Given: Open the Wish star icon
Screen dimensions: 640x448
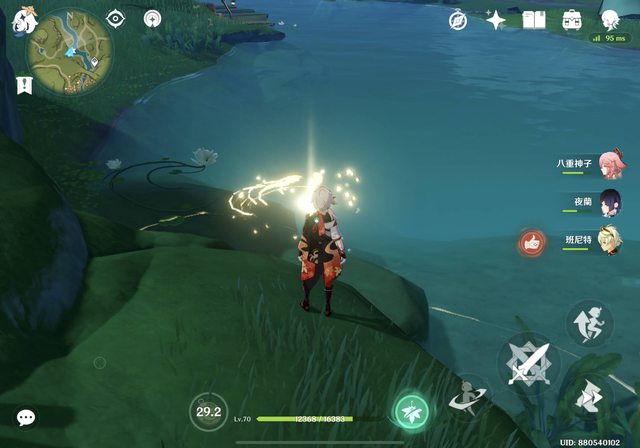Looking at the screenshot, I should (x=495, y=20).
